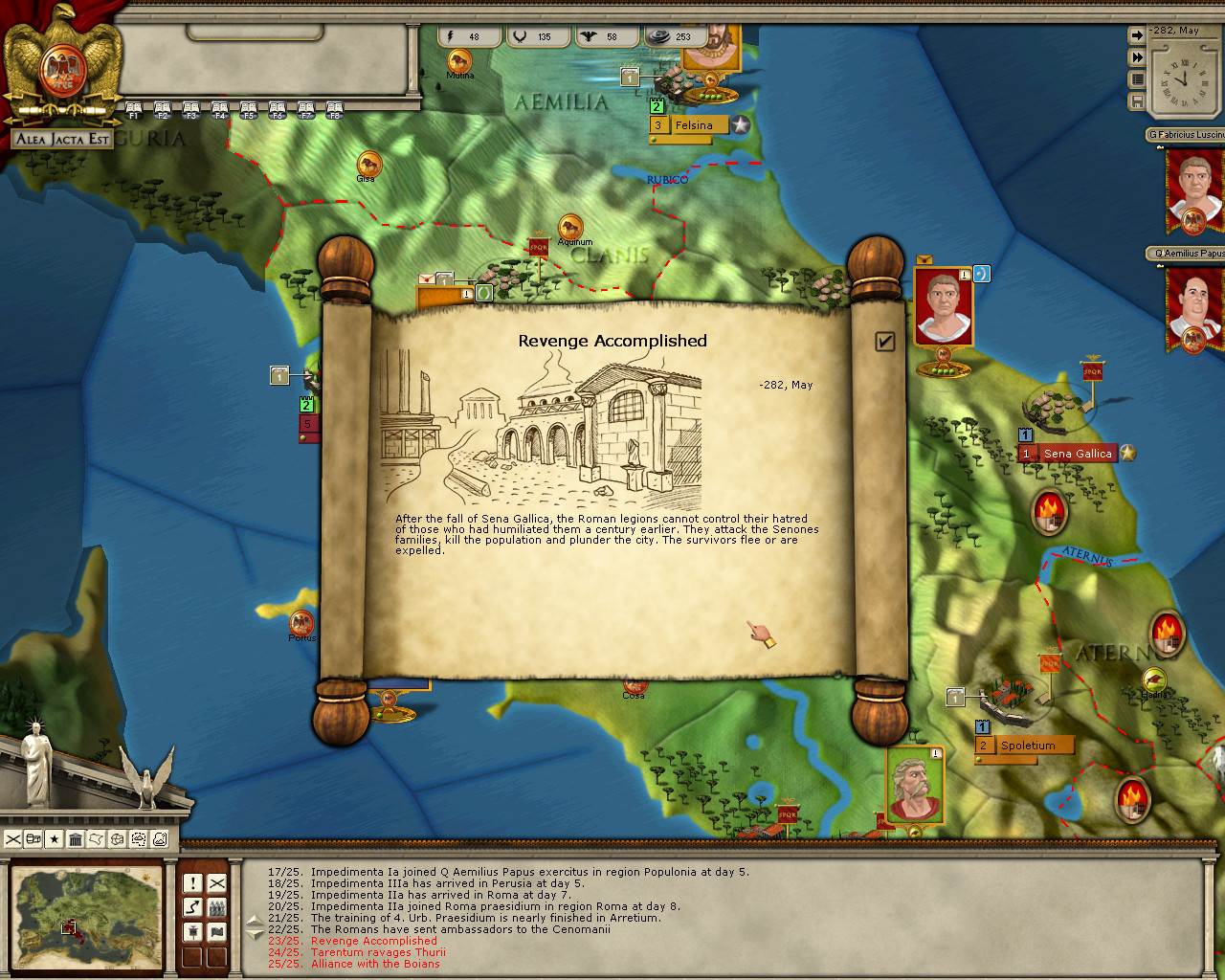This screenshot has height=980, width=1225.
Task: Open the Alliance with the Boians log entry
Action: coord(375,964)
